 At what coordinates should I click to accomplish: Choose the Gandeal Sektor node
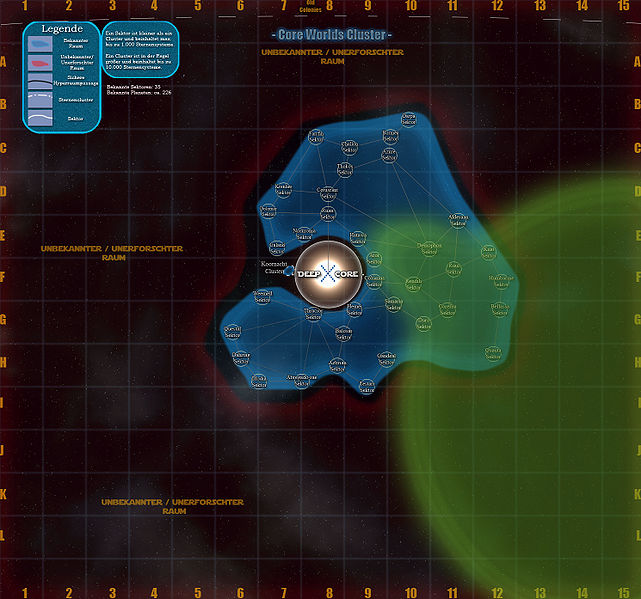[386, 358]
